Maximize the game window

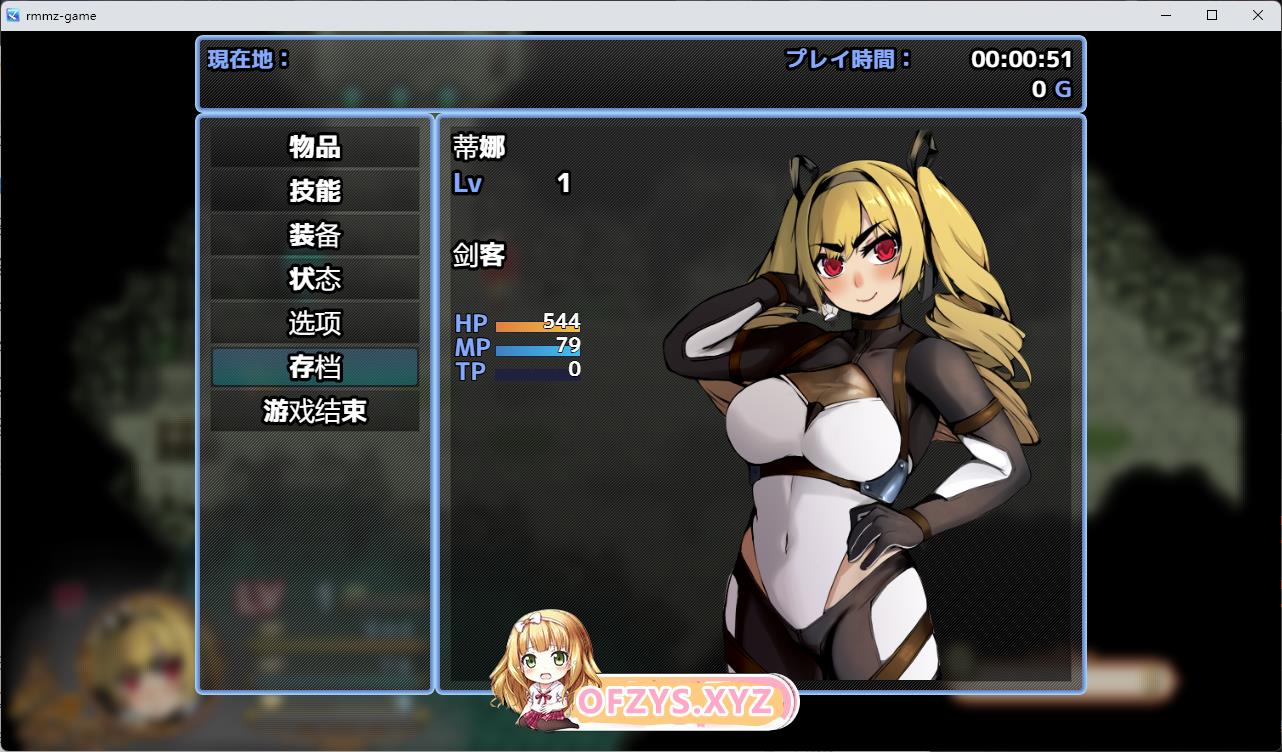coord(1212,15)
